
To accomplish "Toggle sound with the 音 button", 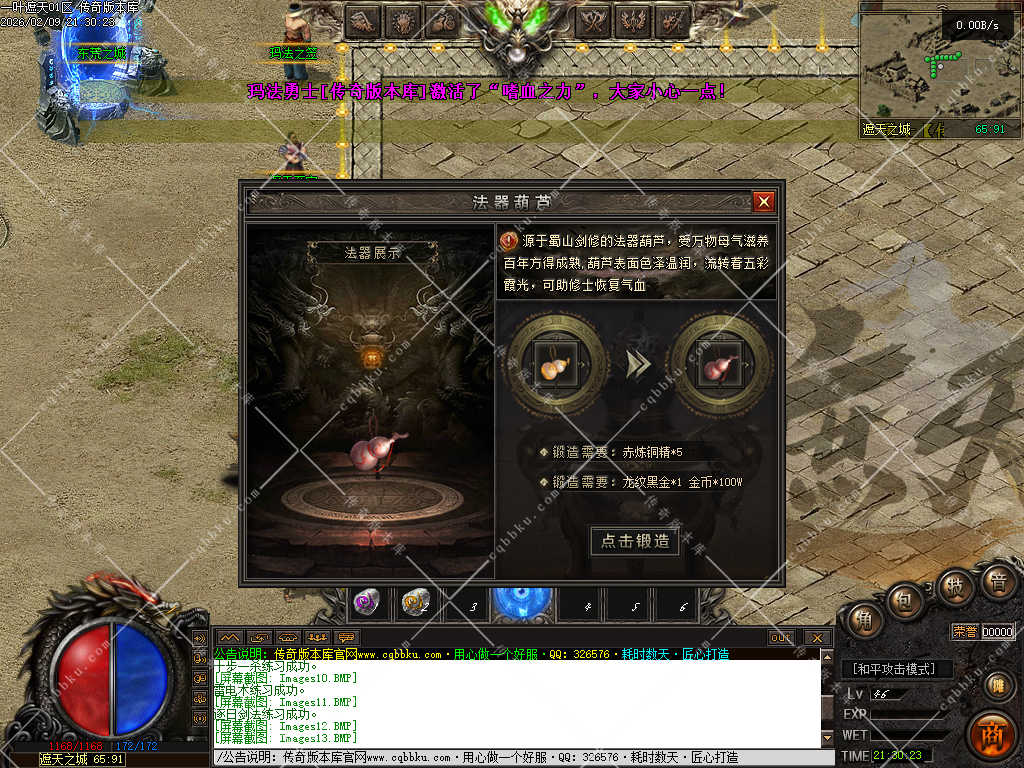I will point(998,580).
